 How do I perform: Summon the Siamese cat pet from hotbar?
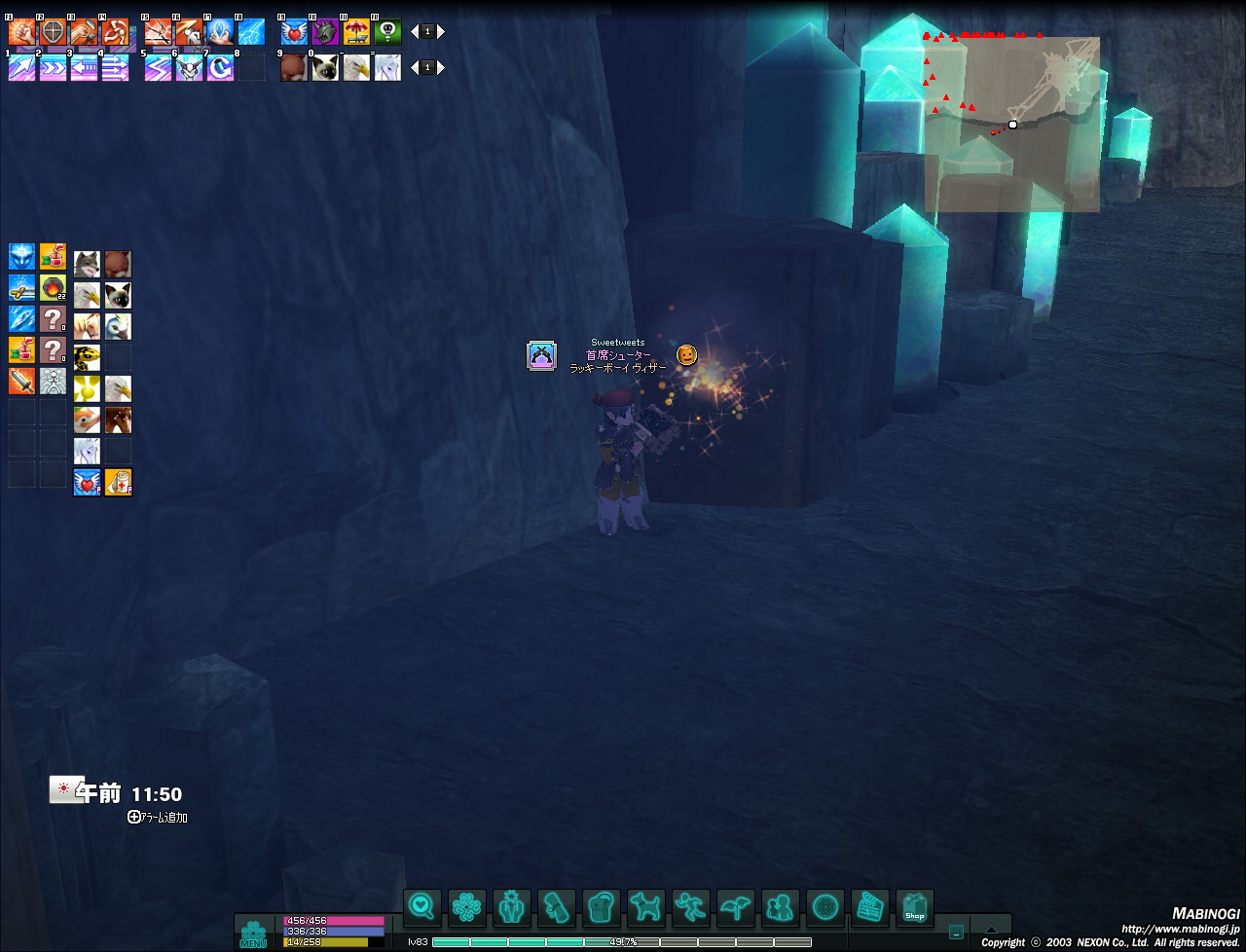click(x=325, y=68)
